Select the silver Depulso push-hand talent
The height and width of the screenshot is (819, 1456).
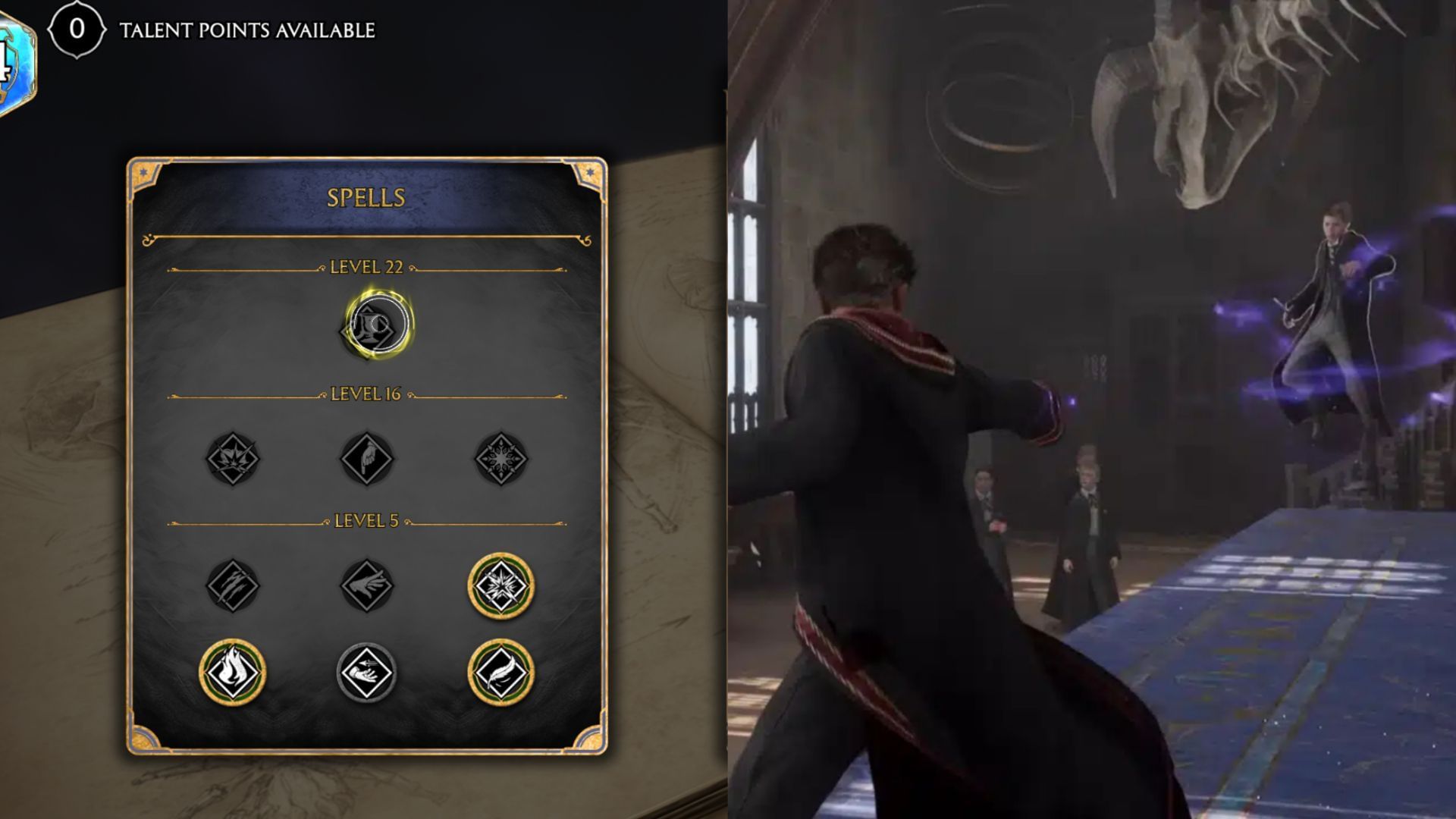click(368, 672)
